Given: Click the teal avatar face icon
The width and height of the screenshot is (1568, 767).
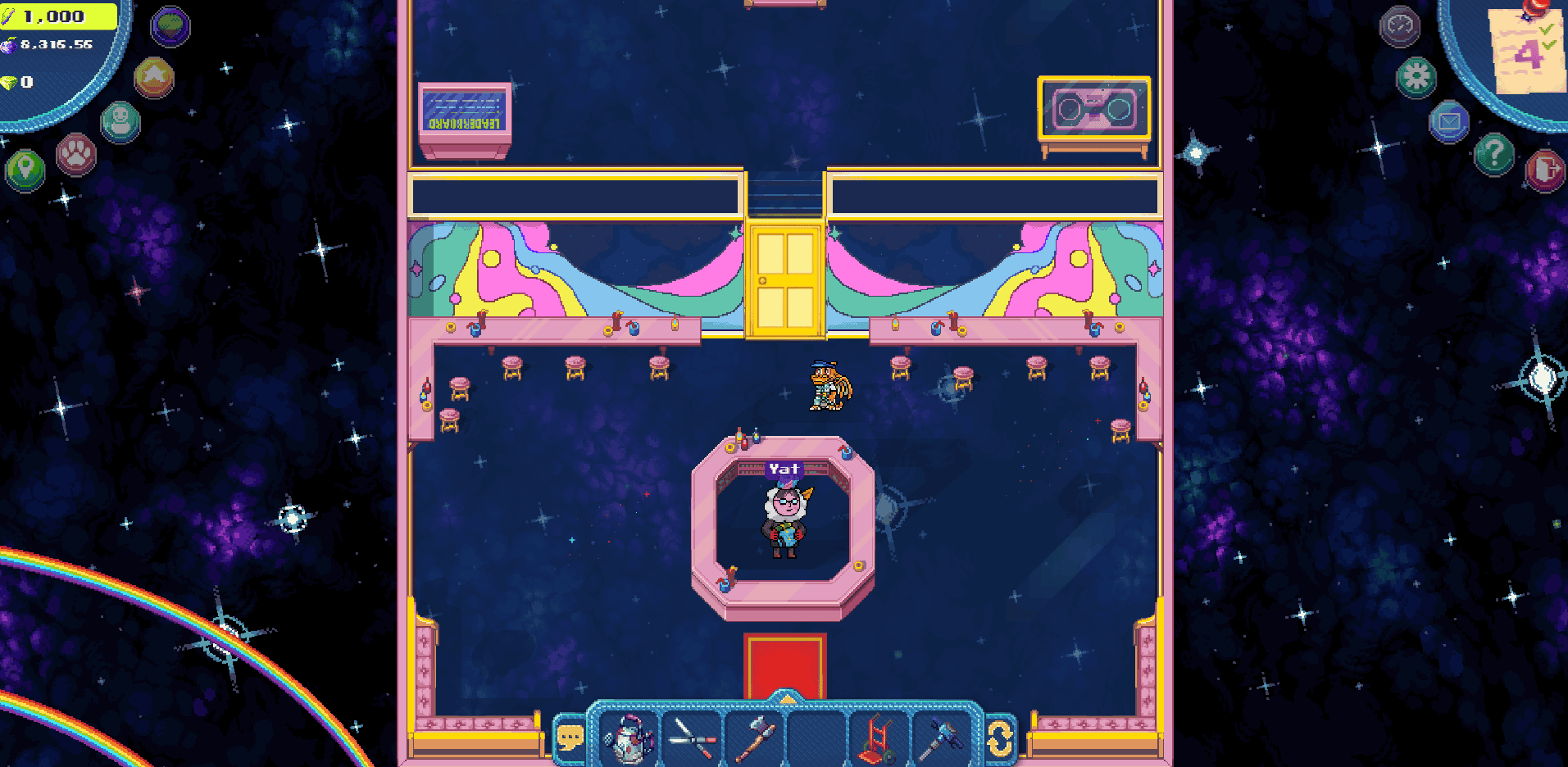Looking at the screenshot, I should [120, 121].
